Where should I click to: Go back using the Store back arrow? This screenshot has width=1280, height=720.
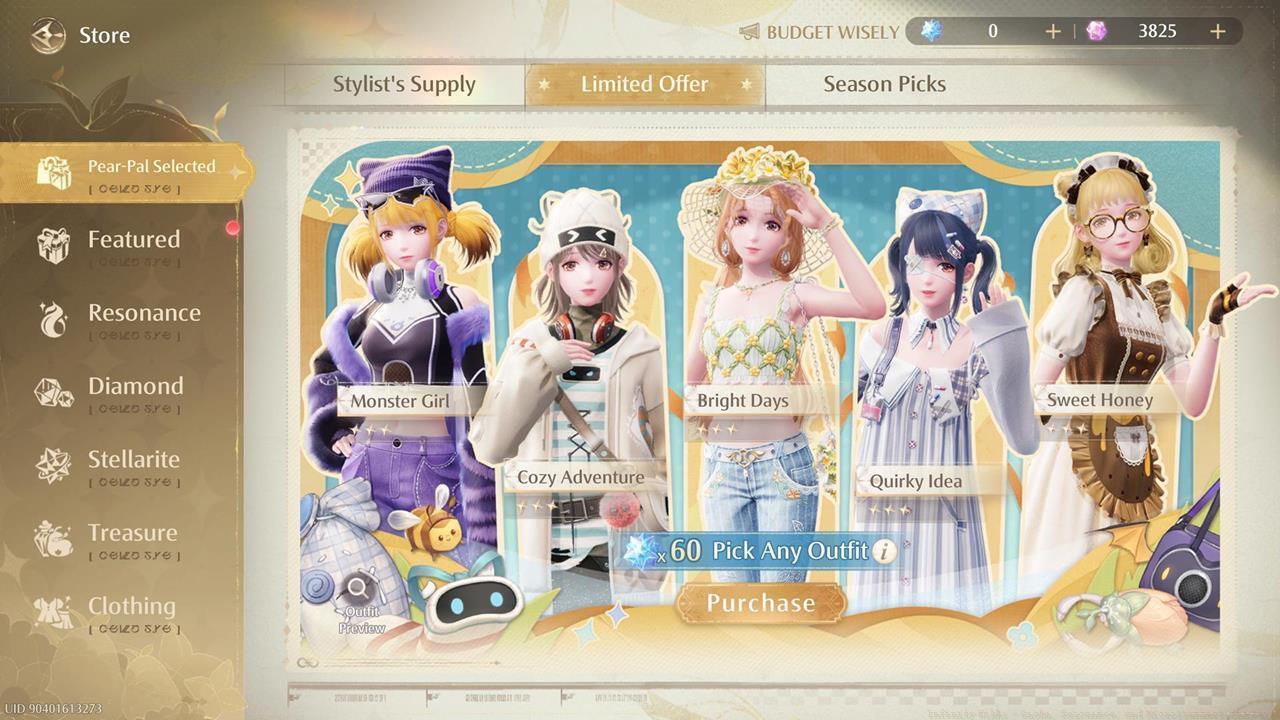pyautogui.click(x=47, y=36)
